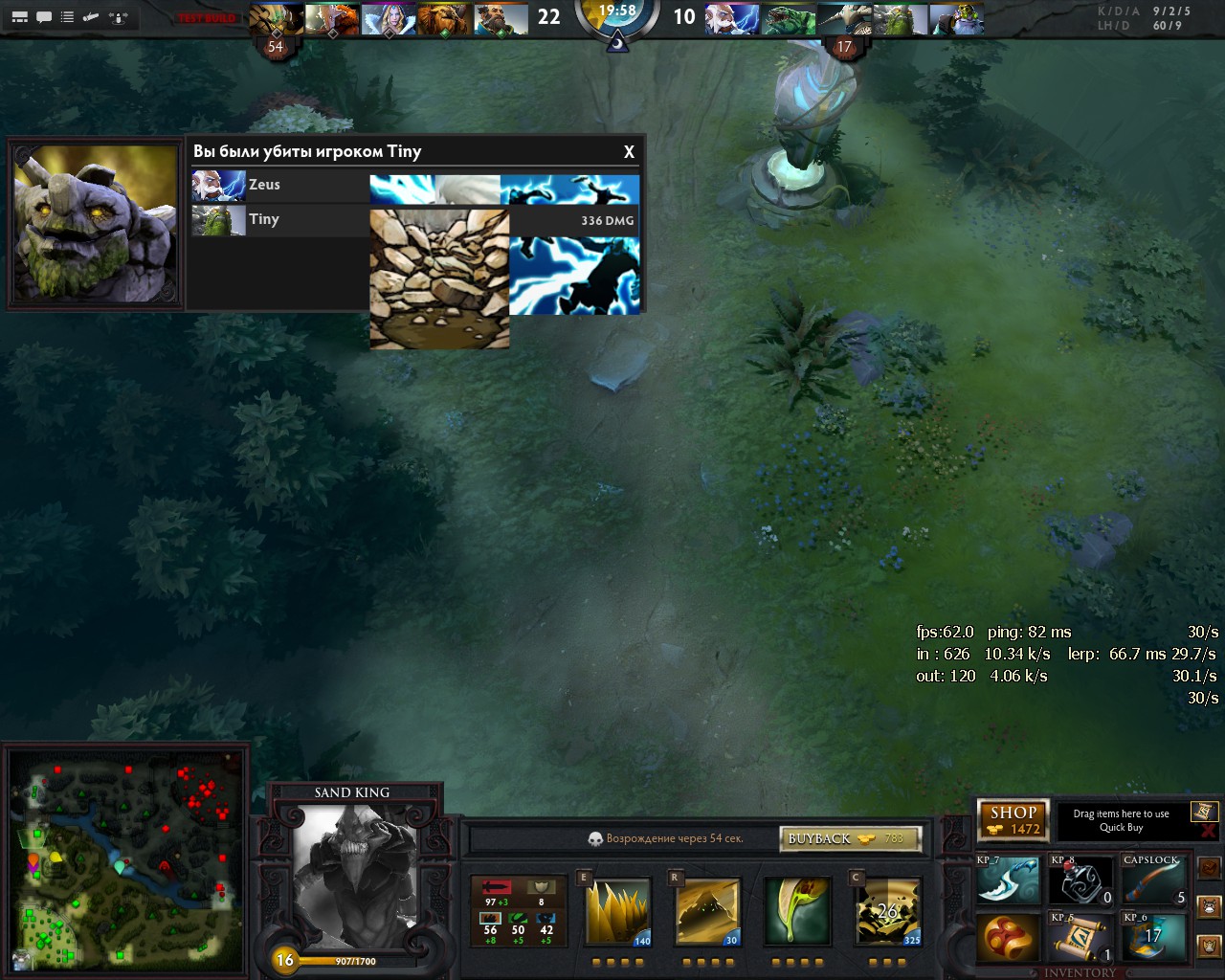The width and height of the screenshot is (1225, 980).
Task: Activate the Sand Storm ability
Action: [x=707, y=912]
